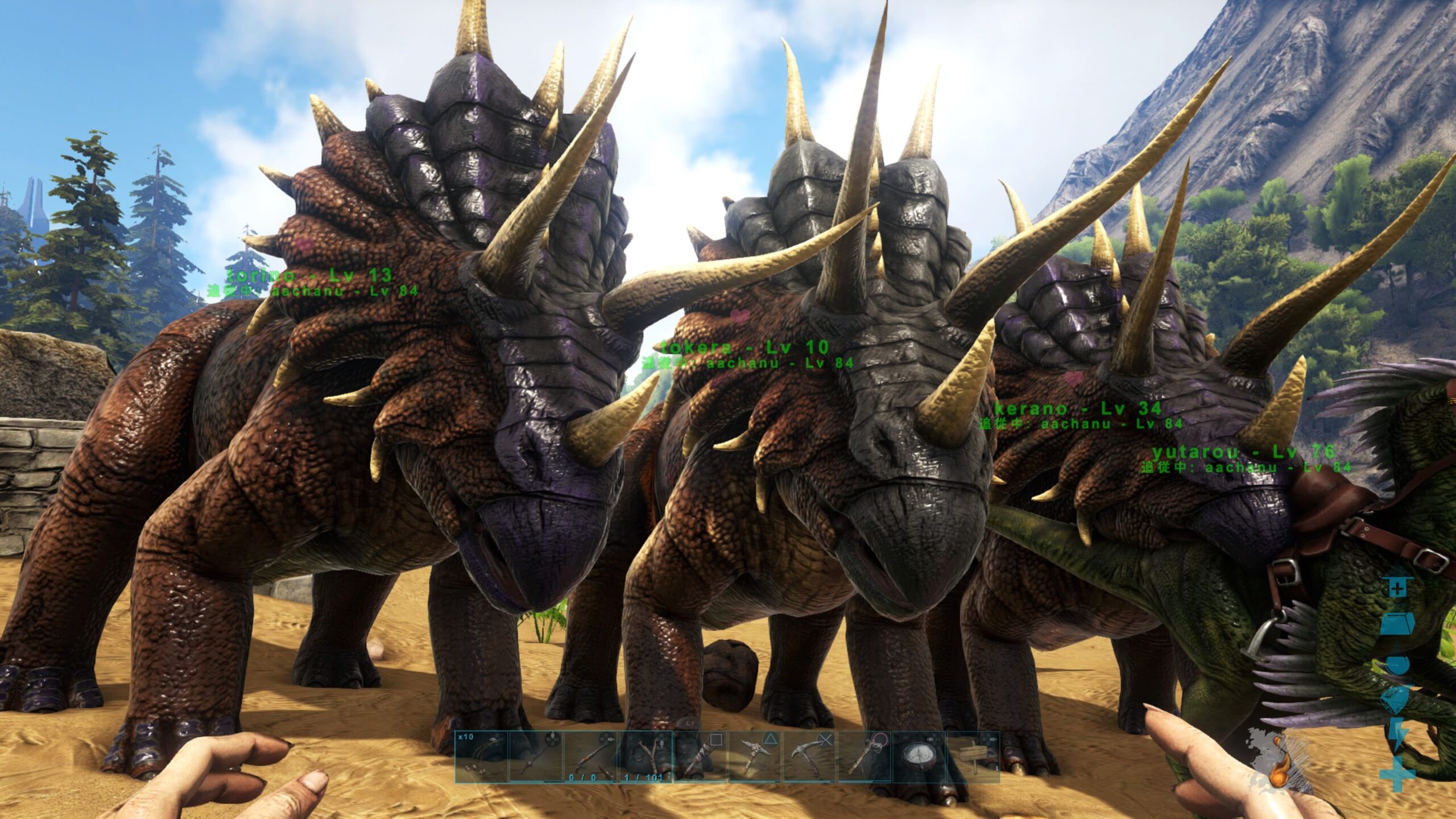Select the bola slot with x10 count

[x=481, y=757]
